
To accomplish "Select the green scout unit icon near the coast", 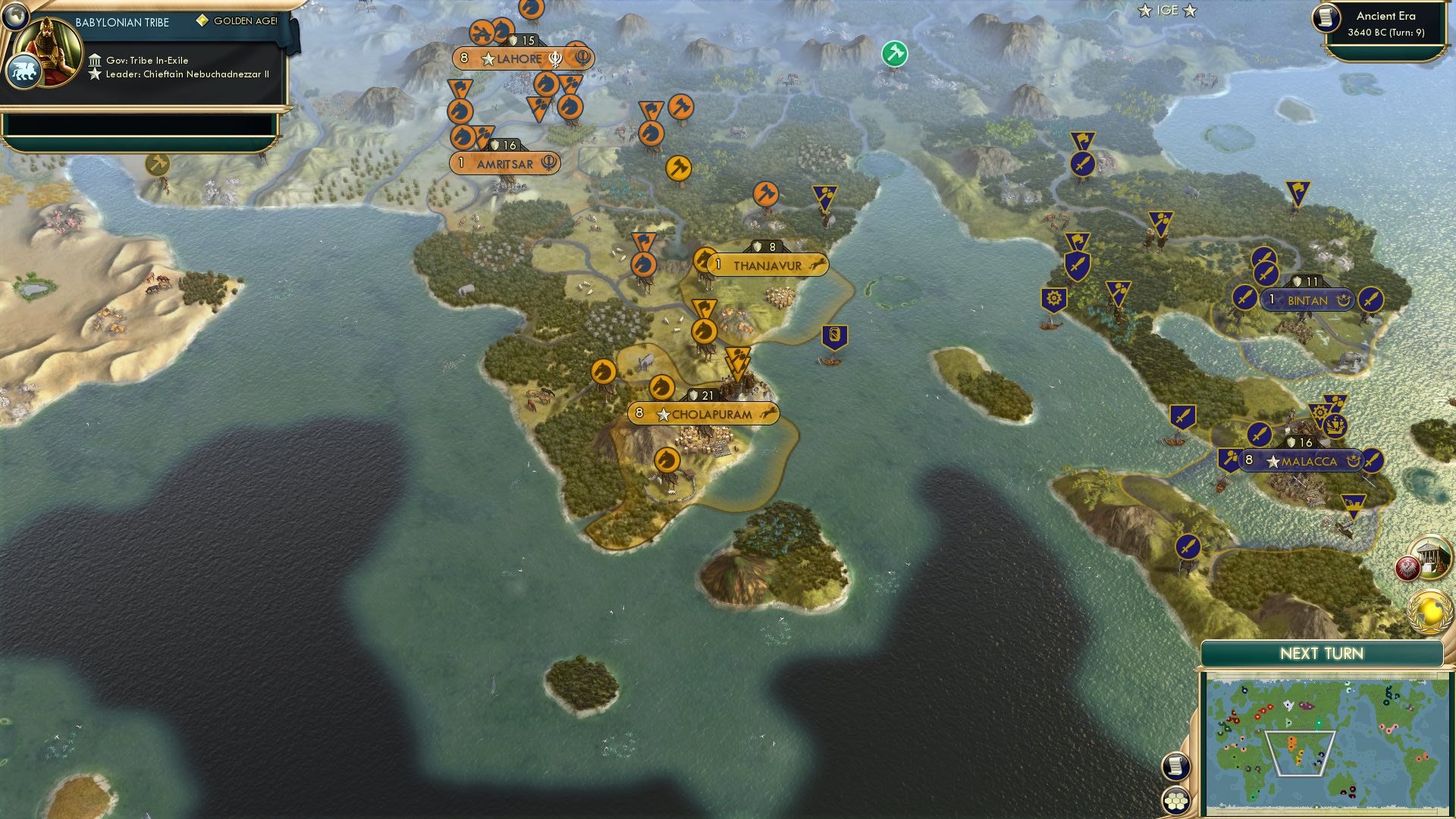I will [895, 53].
